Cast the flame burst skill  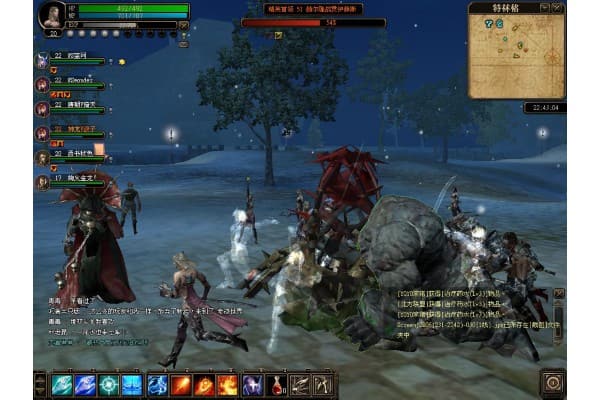[227, 384]
